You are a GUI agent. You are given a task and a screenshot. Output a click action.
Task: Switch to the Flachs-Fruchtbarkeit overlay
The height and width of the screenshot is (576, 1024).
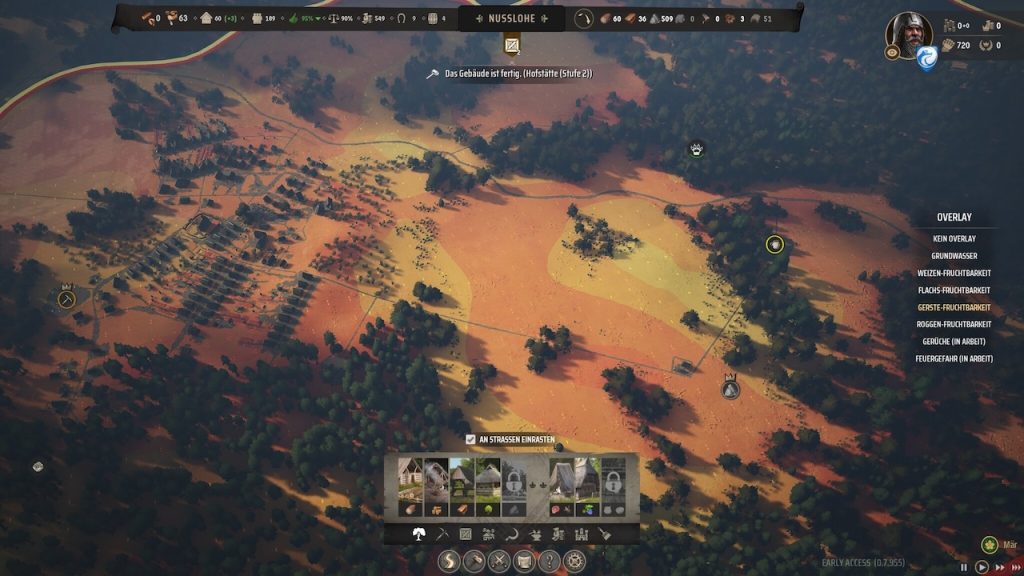pos(954,290)
